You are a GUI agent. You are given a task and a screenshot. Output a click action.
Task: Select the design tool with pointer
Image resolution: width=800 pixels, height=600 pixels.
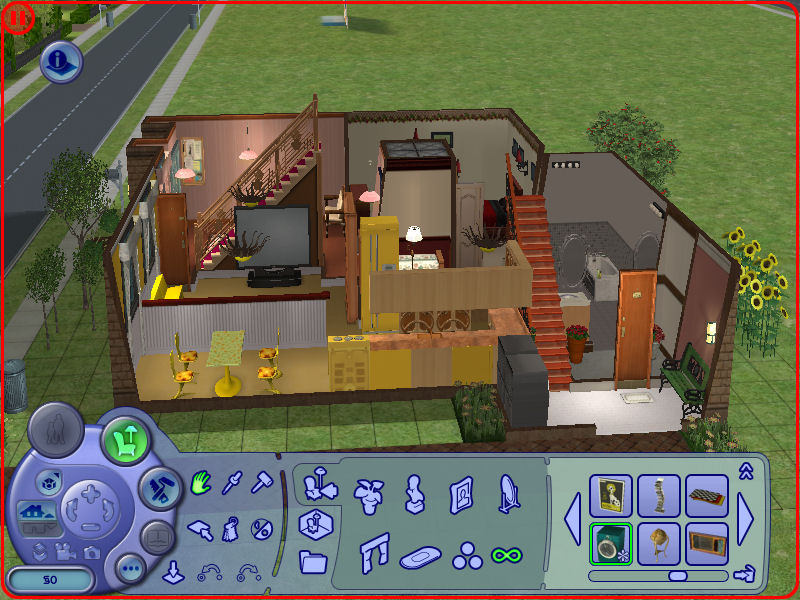tap(202, 527)
